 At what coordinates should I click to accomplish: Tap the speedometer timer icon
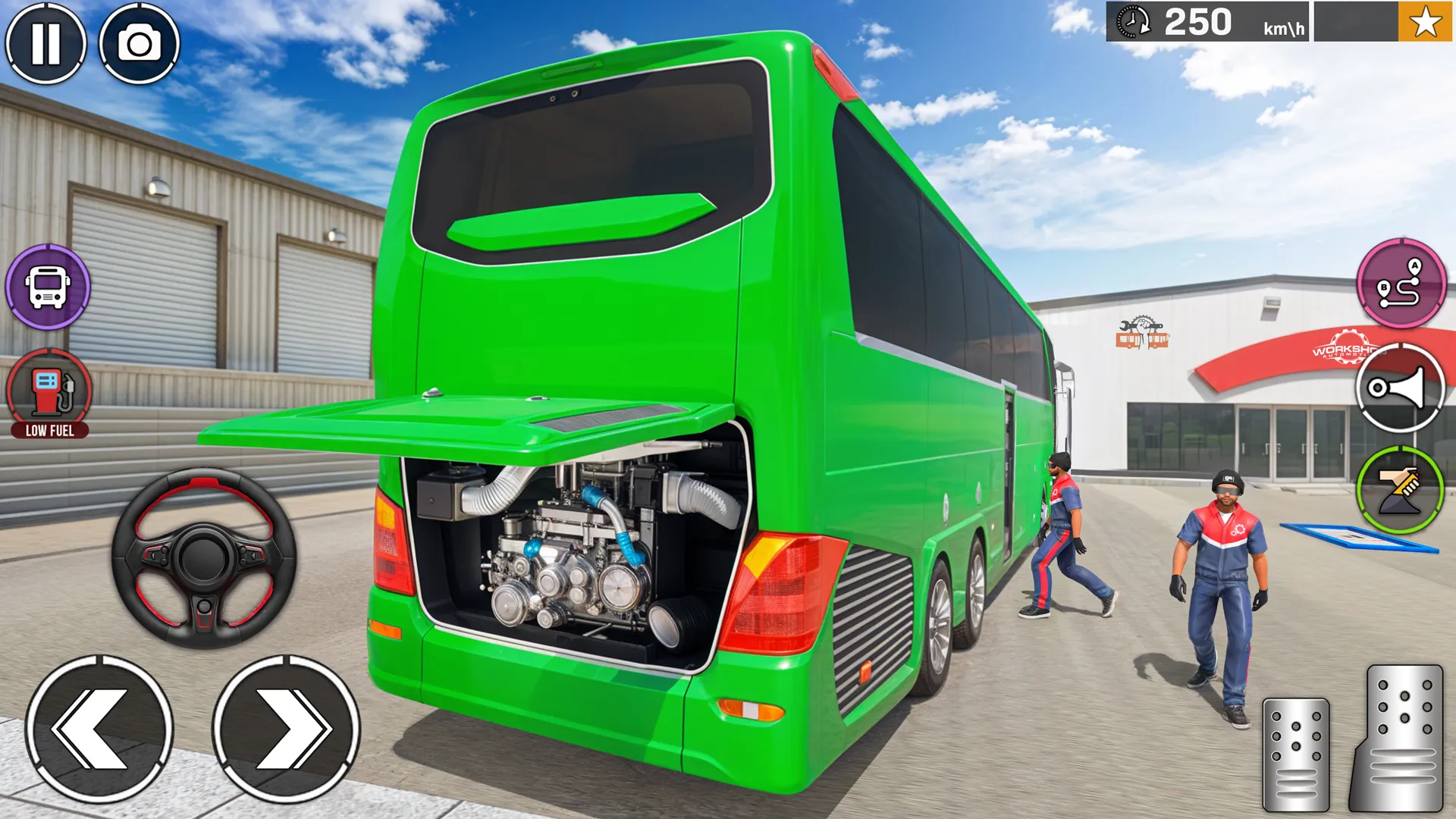tap(1131, 23)
